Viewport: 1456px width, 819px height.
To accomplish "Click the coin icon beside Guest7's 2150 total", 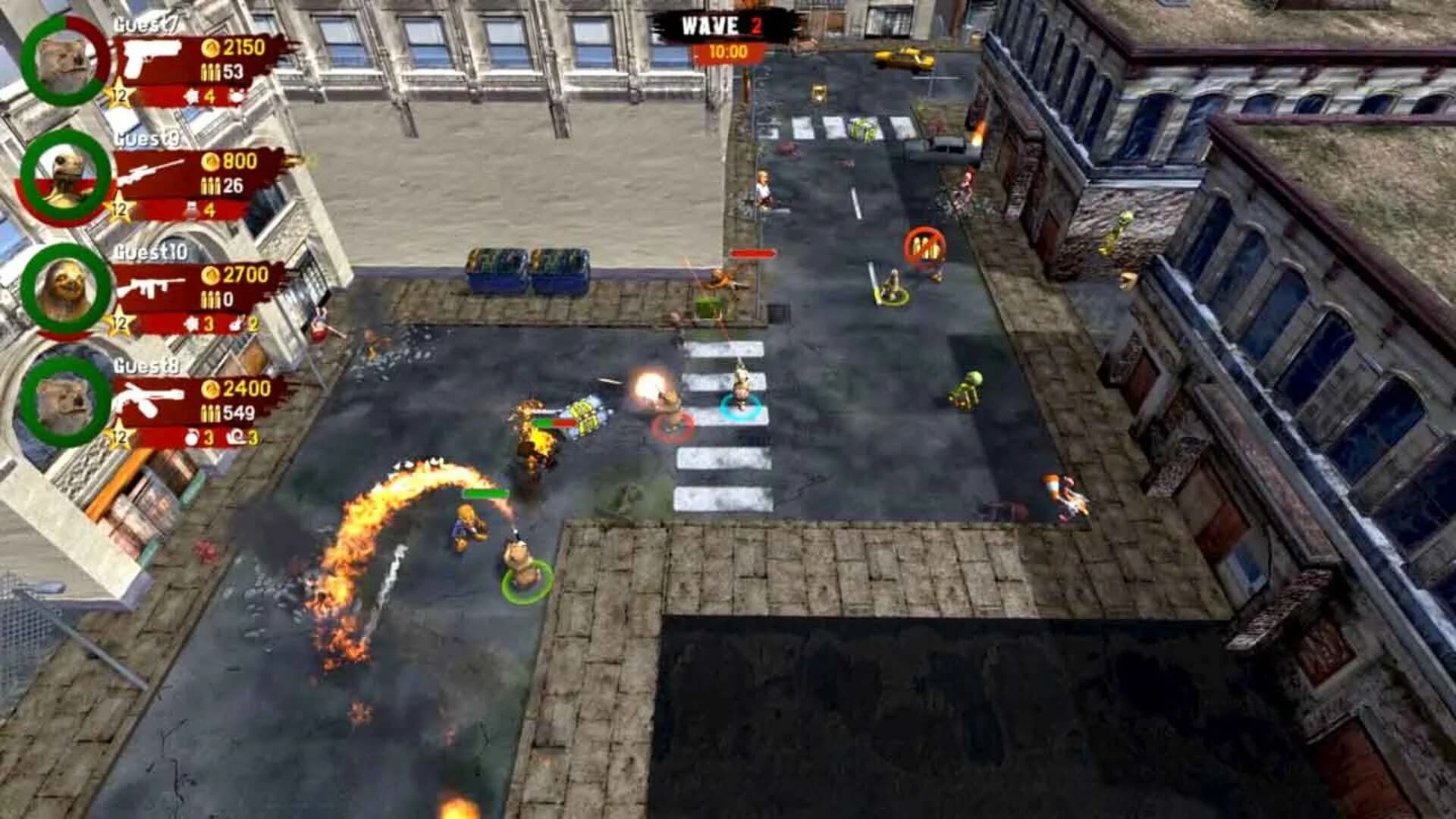I will [212, 48].
